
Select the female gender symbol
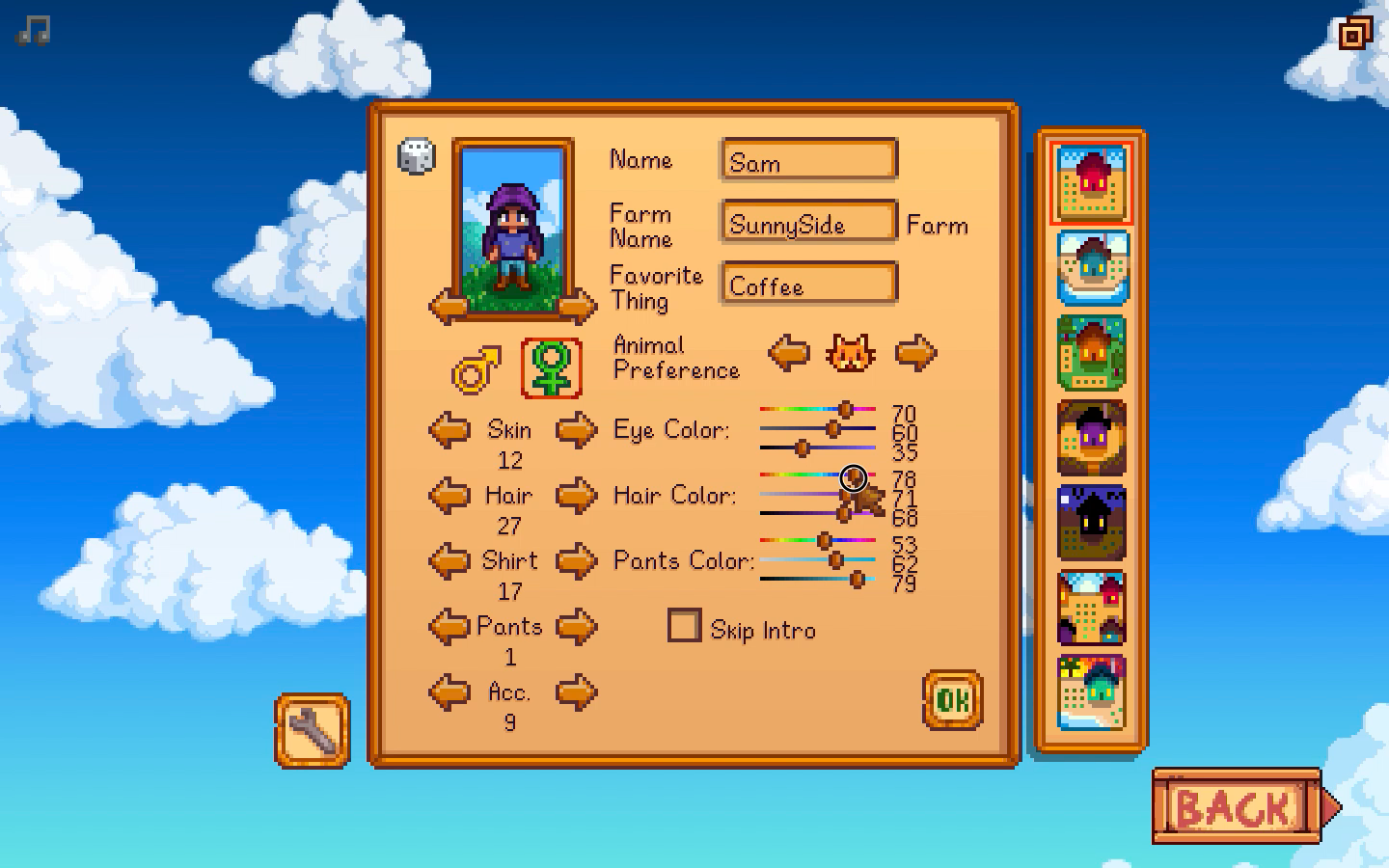tap(550, 366)
